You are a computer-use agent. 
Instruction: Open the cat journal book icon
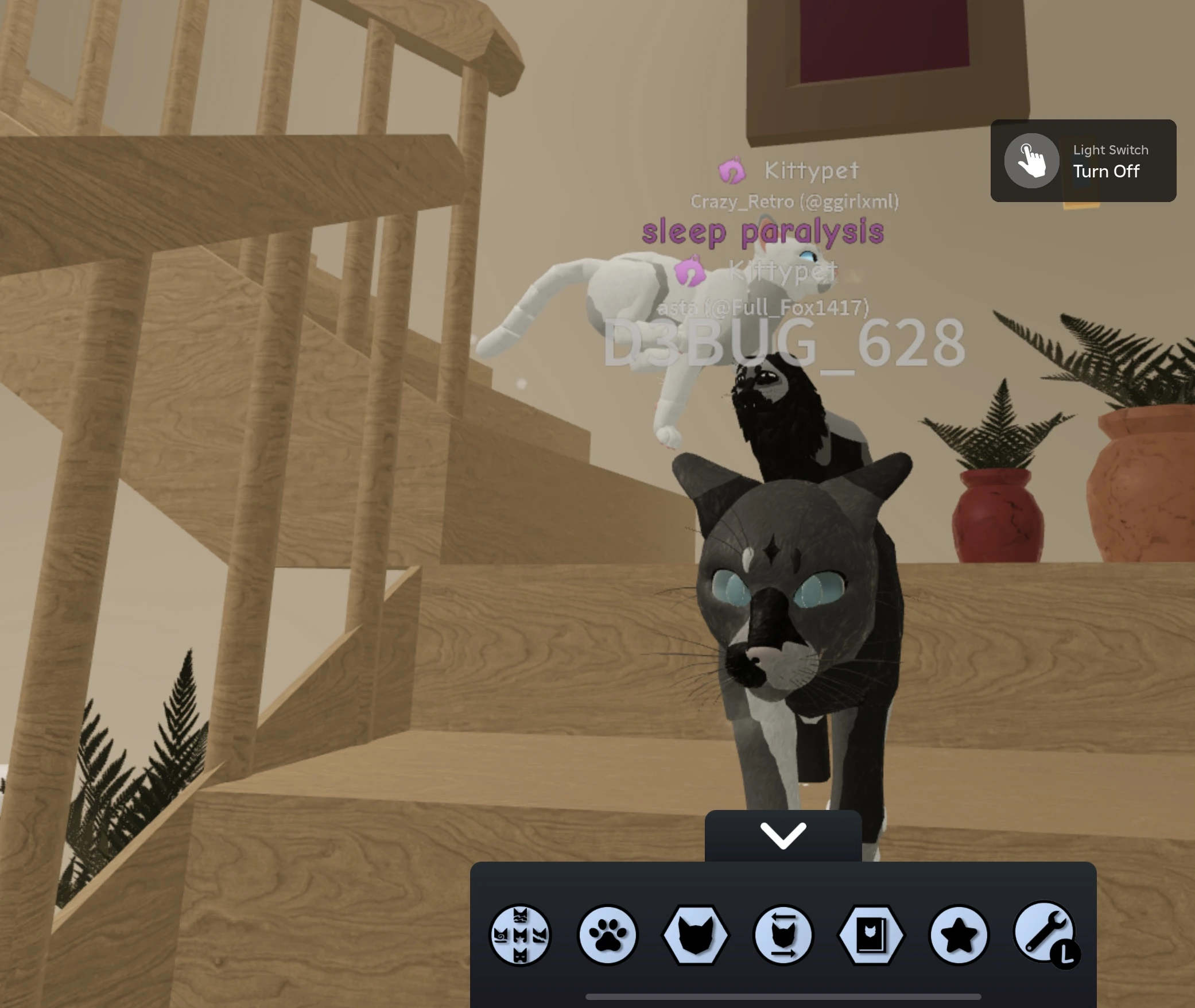point(871,936)
